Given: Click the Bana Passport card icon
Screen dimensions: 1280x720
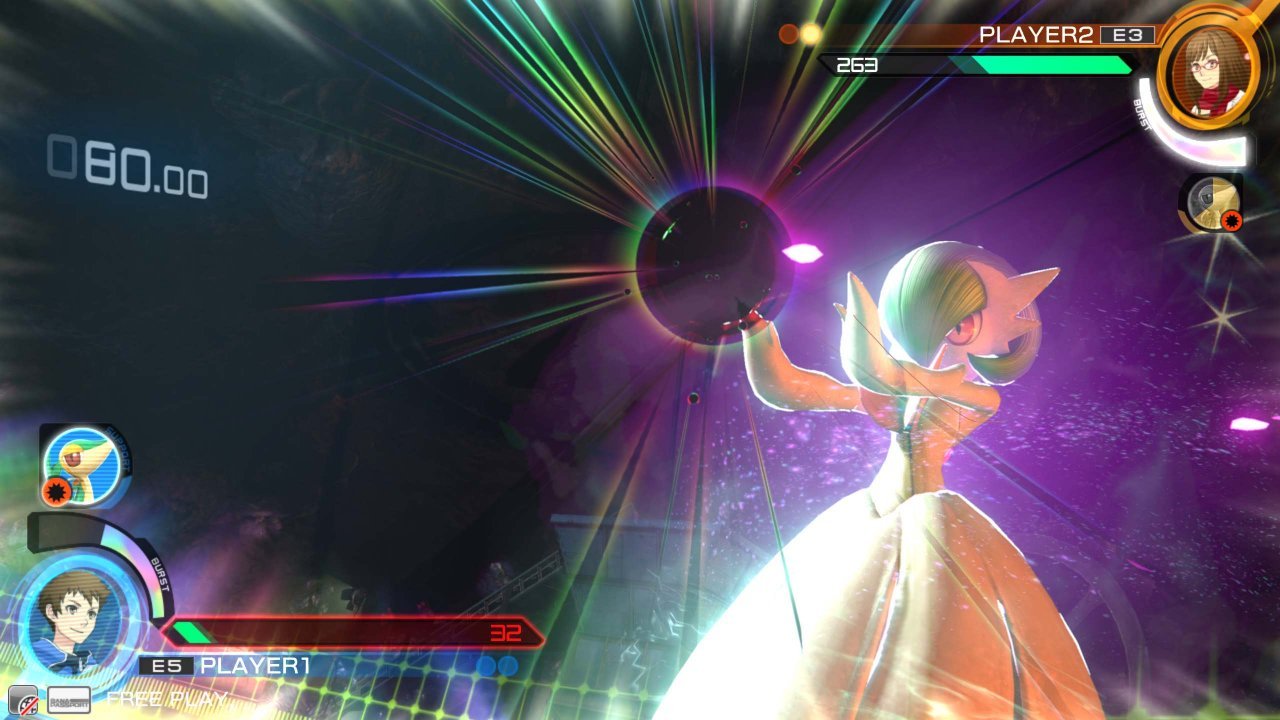Looking at the screenshot, I should 69,699.
